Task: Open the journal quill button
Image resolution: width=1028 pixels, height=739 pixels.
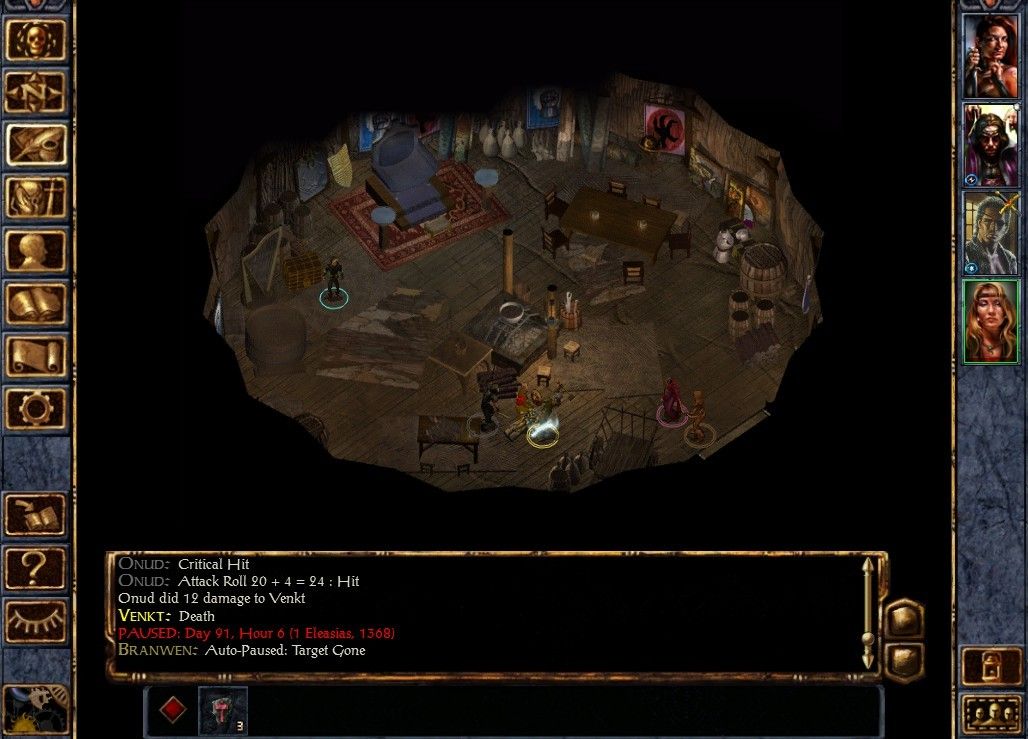Action: pyautogui.click(x=36, y=144)
